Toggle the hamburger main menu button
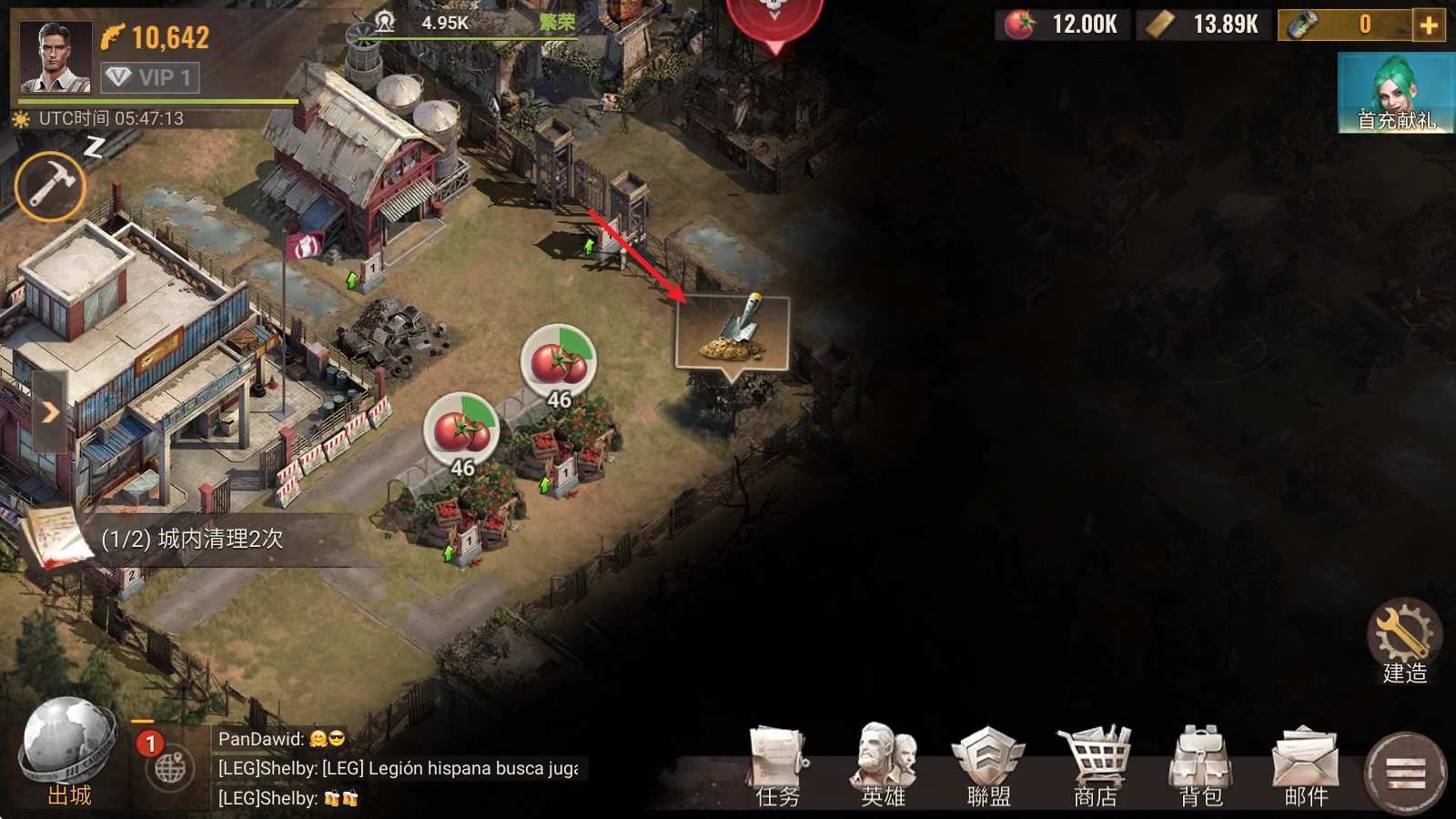 click(x=1405, y=773)
